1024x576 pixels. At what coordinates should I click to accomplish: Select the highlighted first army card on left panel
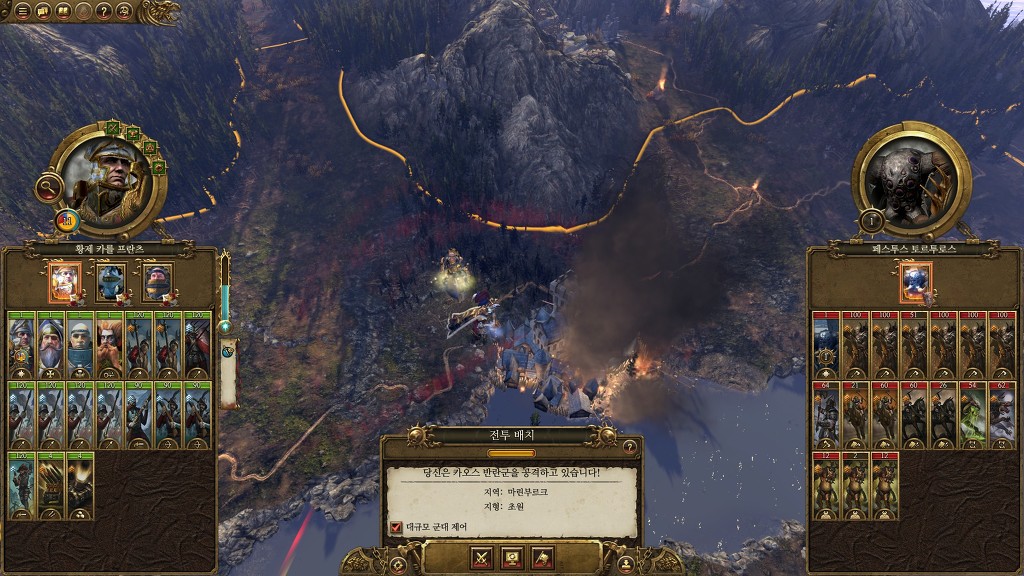coord(64,282)
